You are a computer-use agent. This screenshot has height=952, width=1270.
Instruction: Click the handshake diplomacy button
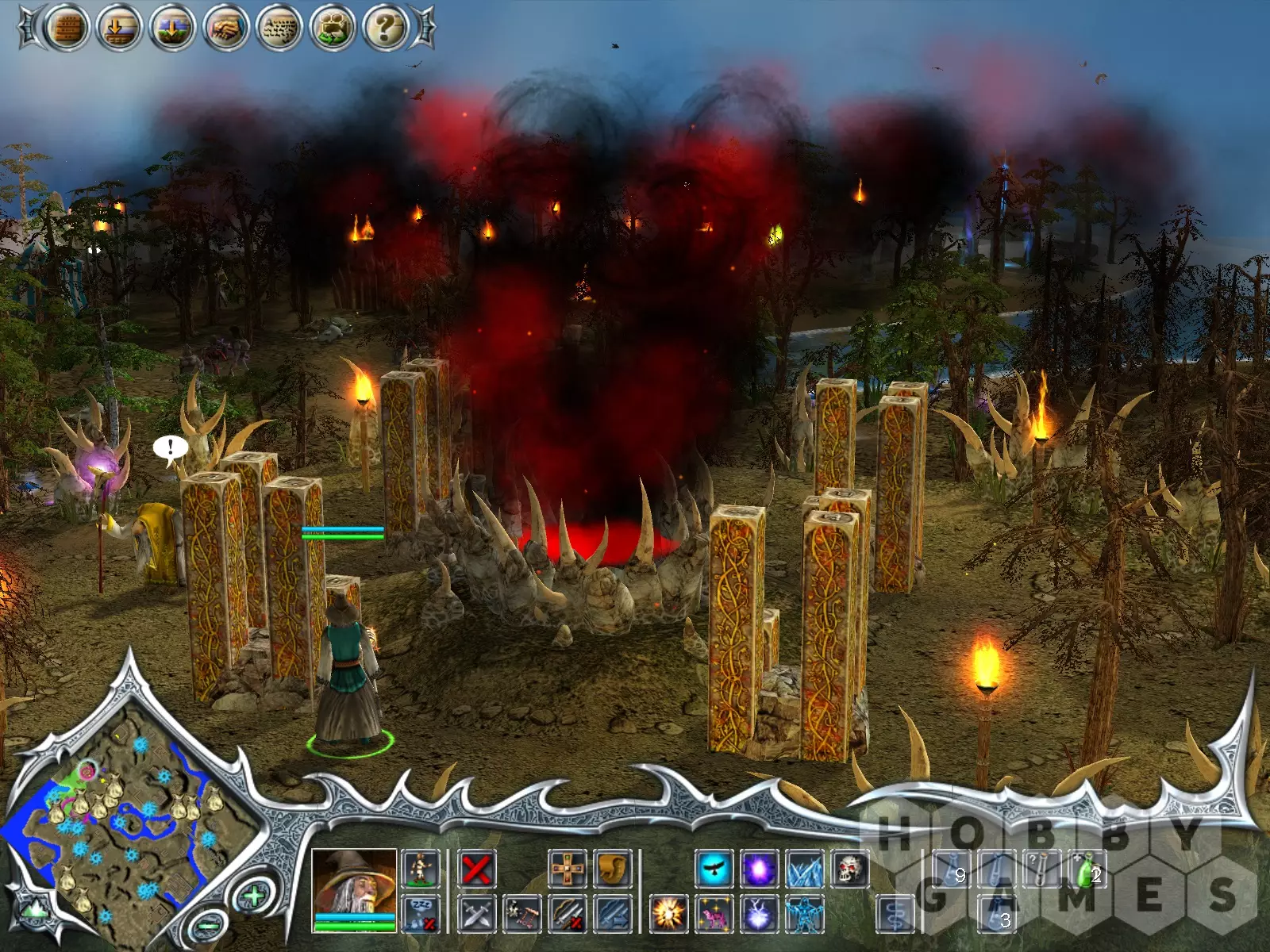[225, 29]
